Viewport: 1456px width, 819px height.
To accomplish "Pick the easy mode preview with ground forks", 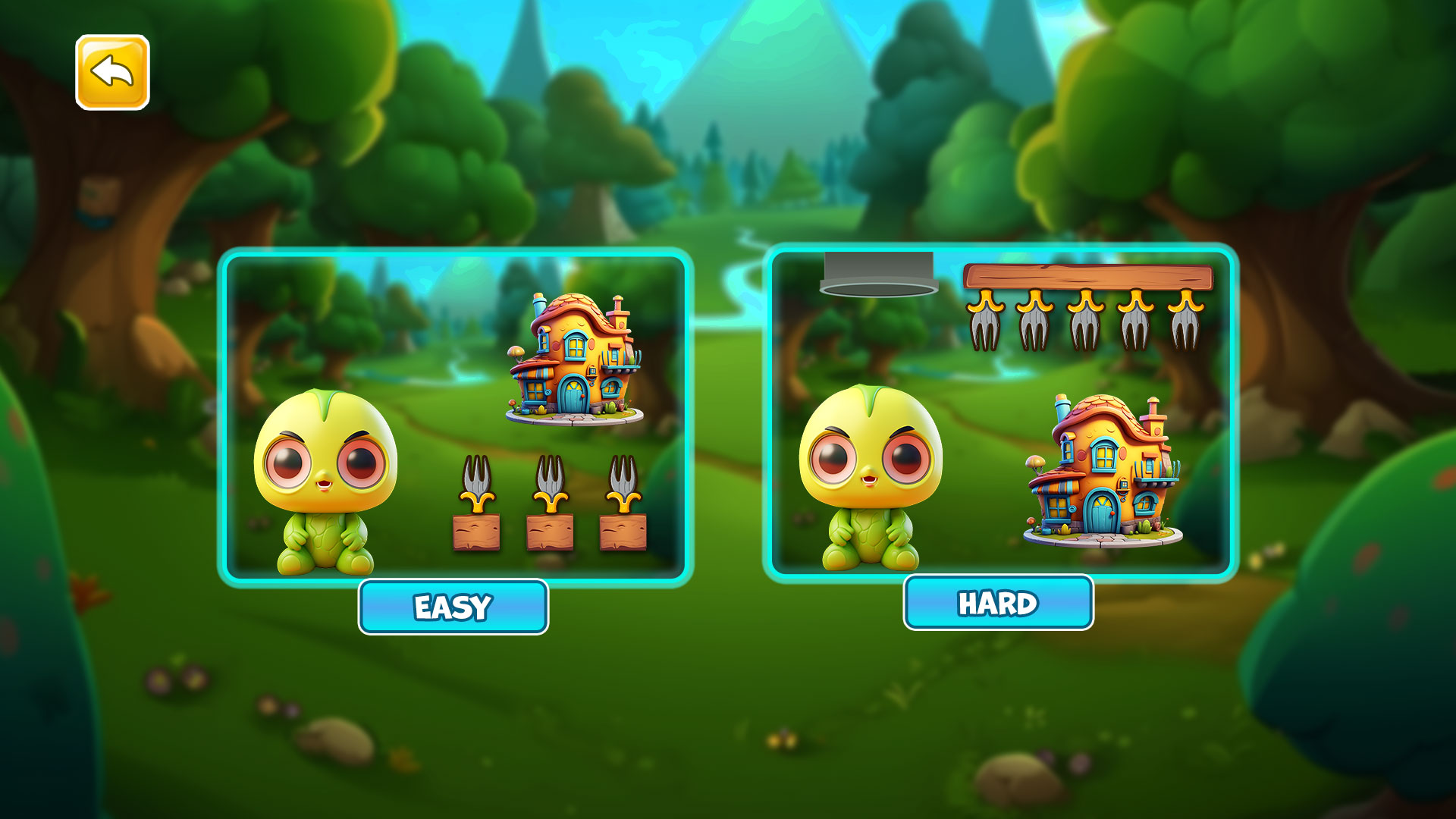I will click(455, 417).
